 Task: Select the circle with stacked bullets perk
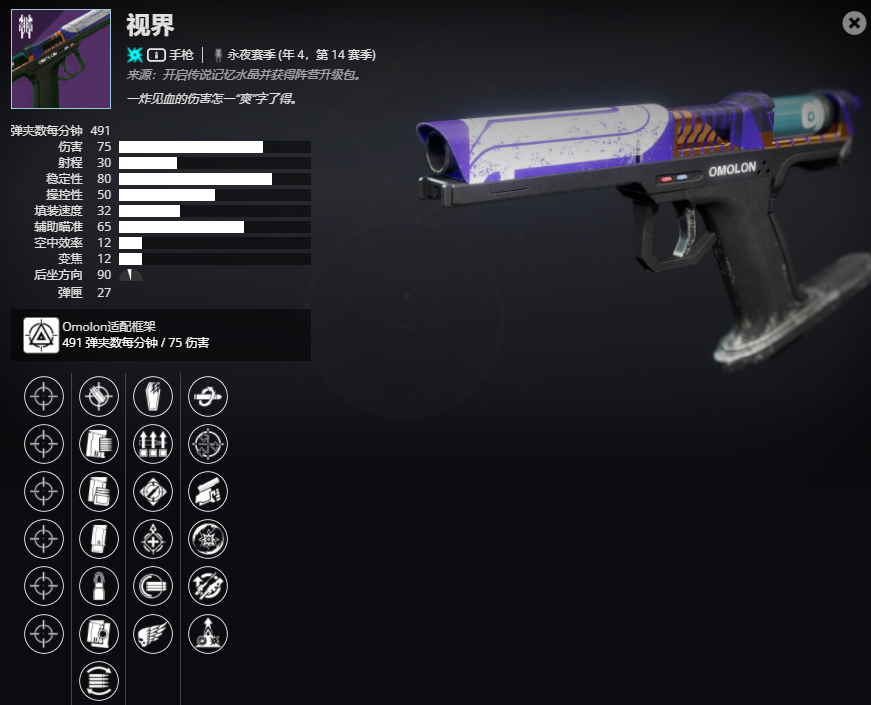tap(153, 586)
